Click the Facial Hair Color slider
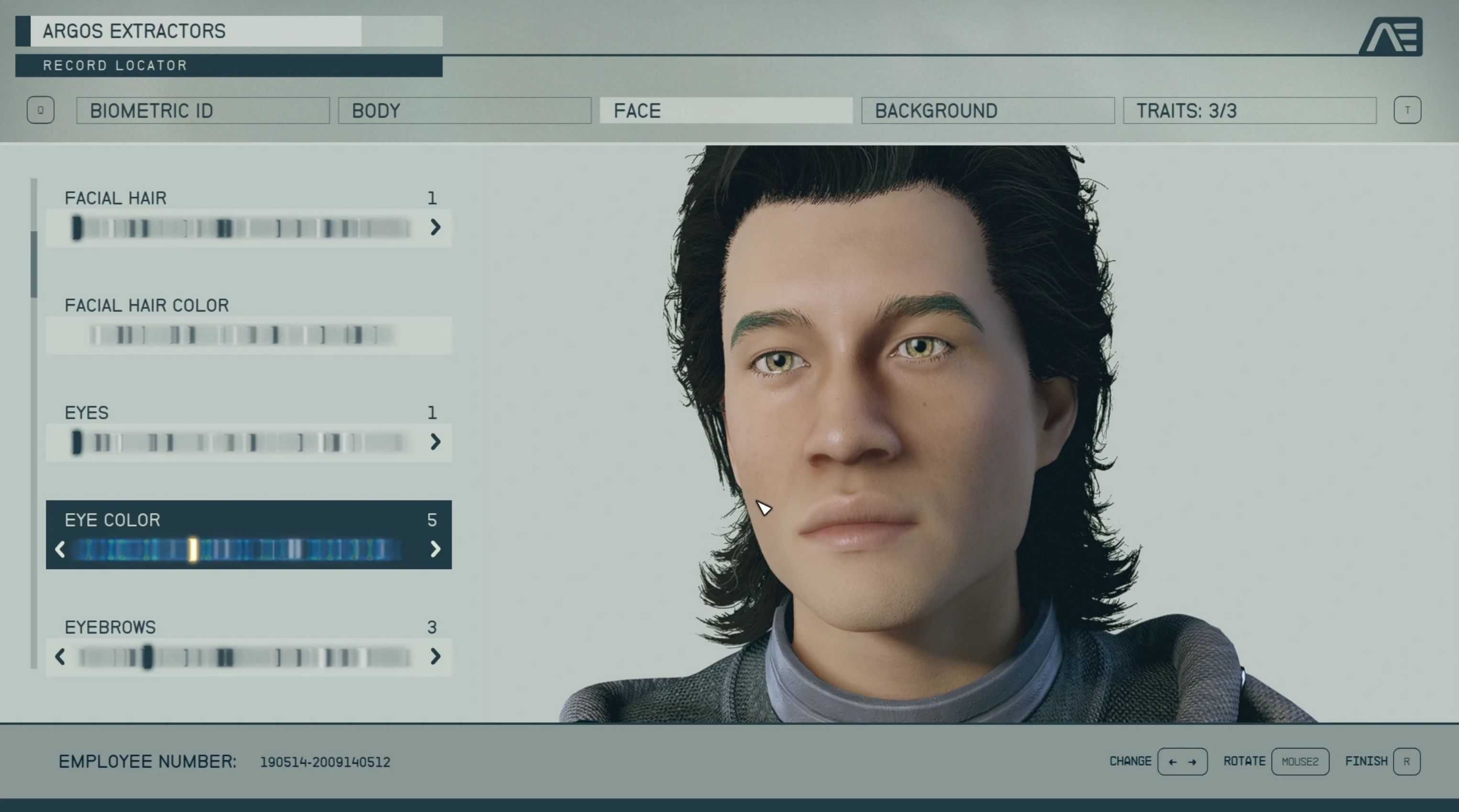Image resolution: width=1459 pixels, height=812 pixels. tap(243, 335)
